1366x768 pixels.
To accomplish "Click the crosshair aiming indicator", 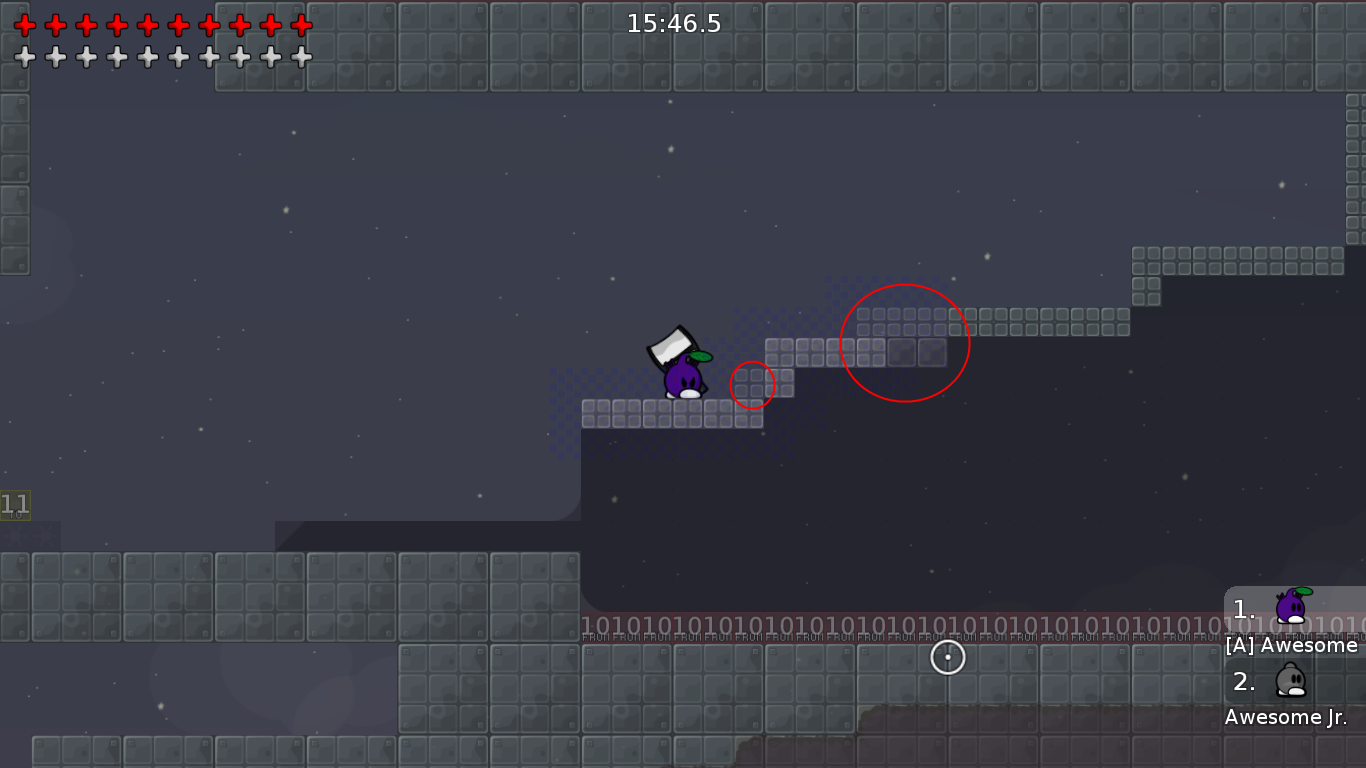I will 948,657.
